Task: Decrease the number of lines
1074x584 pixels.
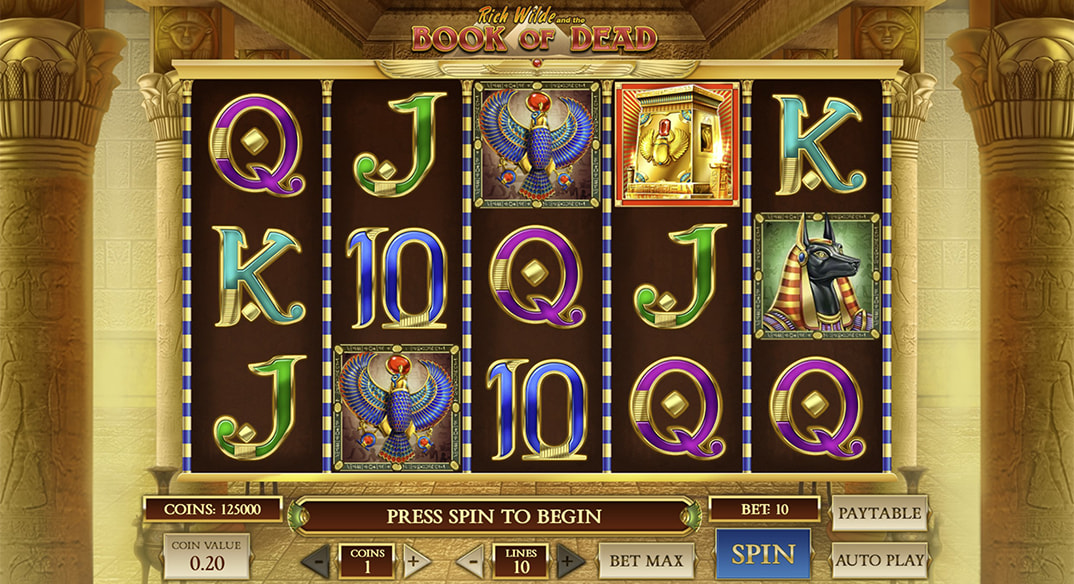Action: 471,560
